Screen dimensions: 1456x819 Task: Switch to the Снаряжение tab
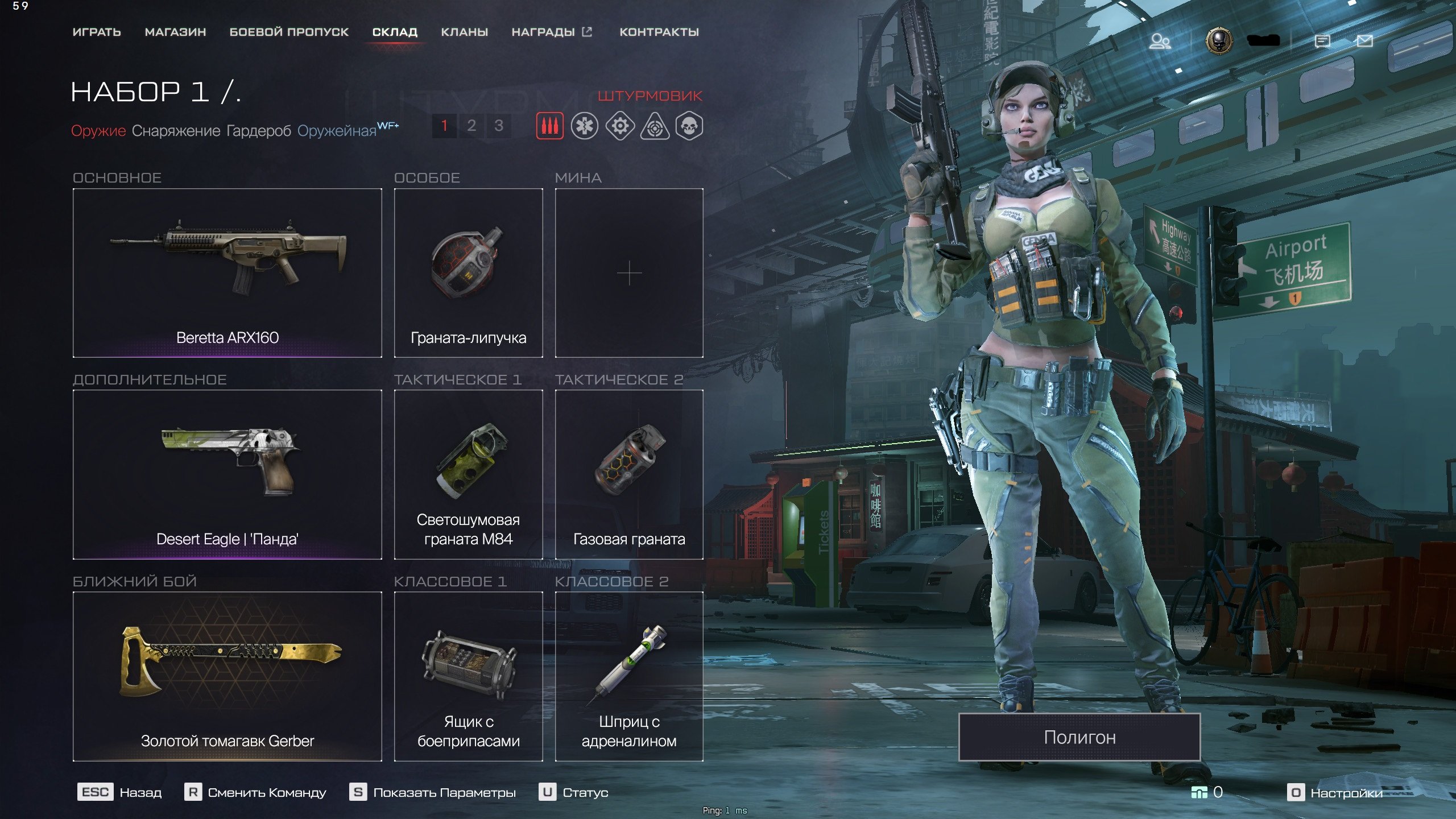tap(176, 131)
